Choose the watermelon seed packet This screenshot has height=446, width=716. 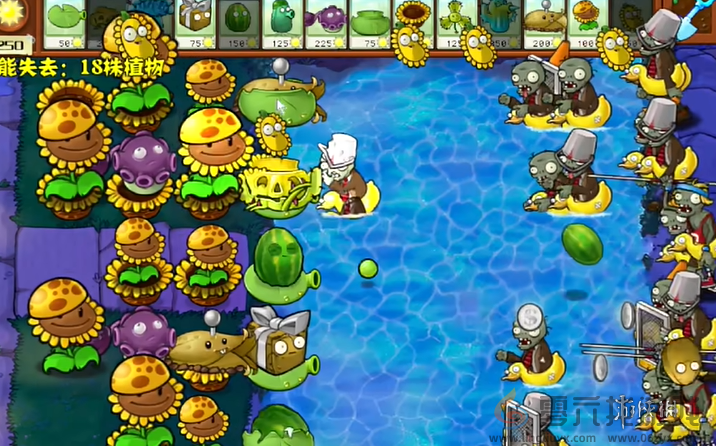click(236, 22)
